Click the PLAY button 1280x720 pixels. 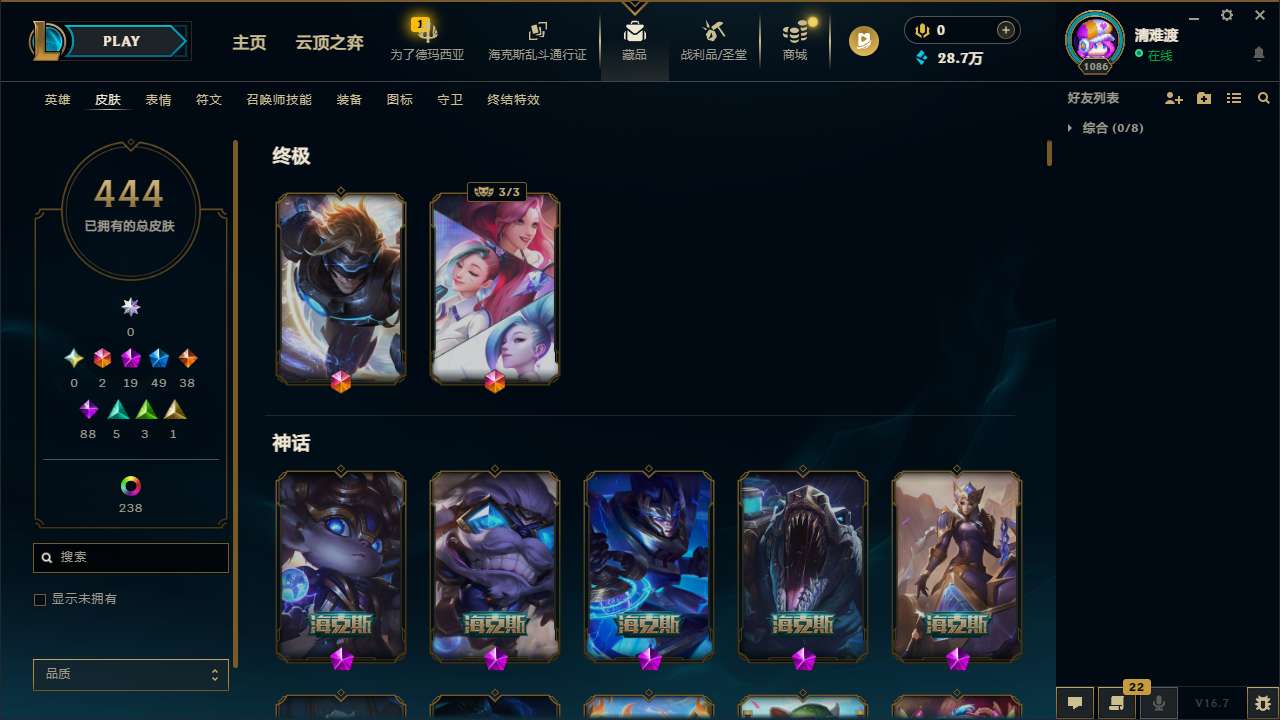pos(121,41)
